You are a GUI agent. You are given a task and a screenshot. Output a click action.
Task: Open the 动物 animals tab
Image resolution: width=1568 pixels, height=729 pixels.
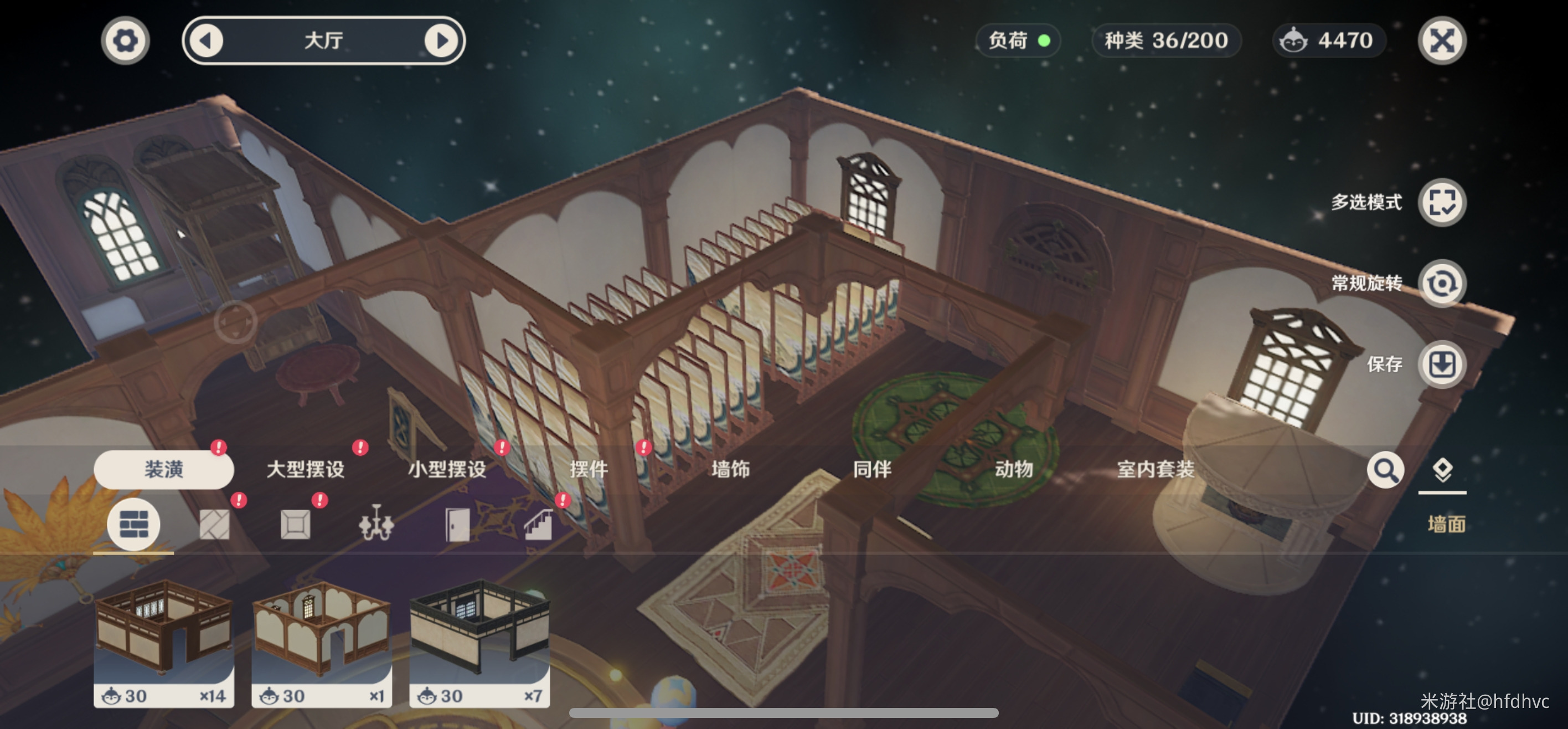click(1014, 469)
